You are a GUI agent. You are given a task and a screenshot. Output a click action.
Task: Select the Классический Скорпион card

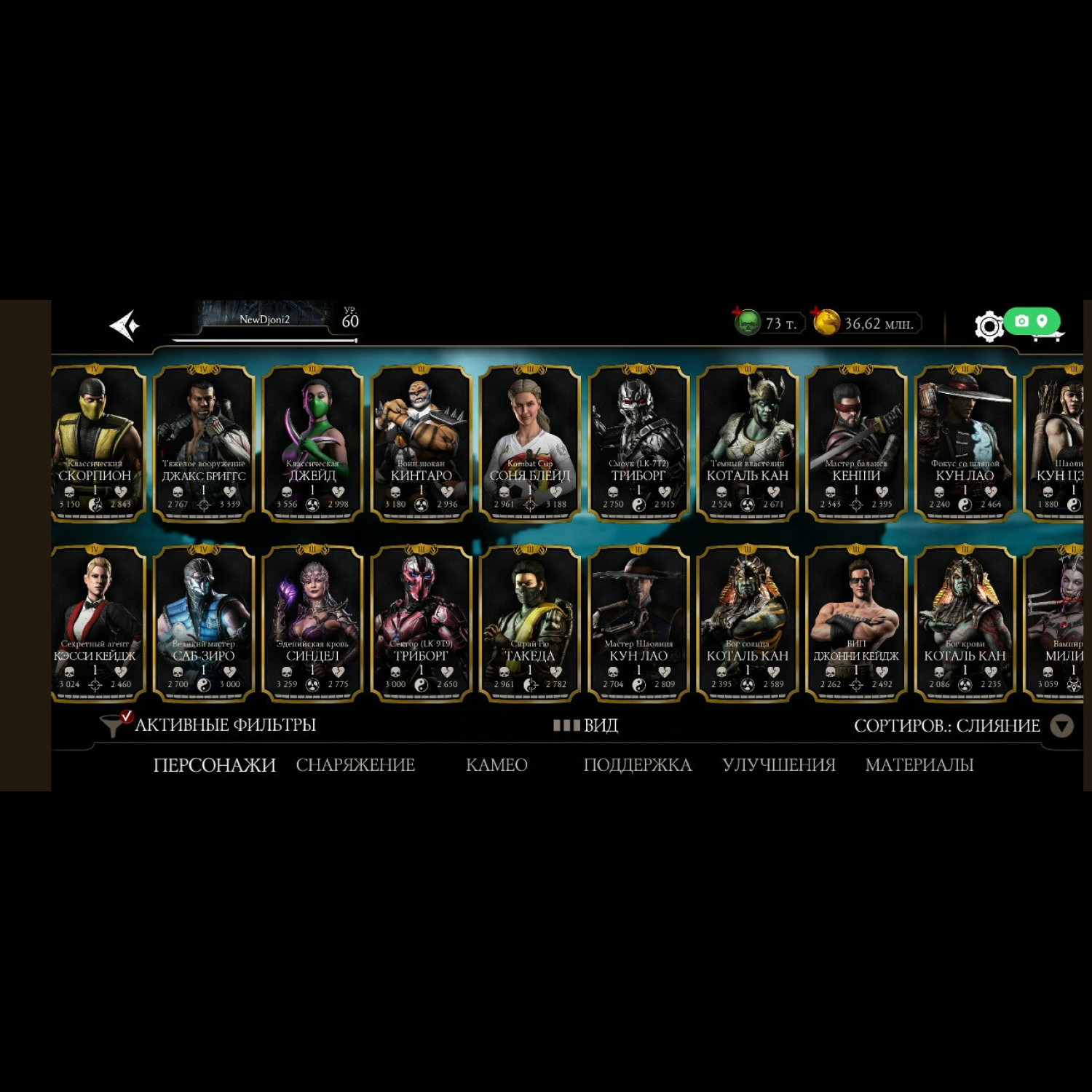95,443
